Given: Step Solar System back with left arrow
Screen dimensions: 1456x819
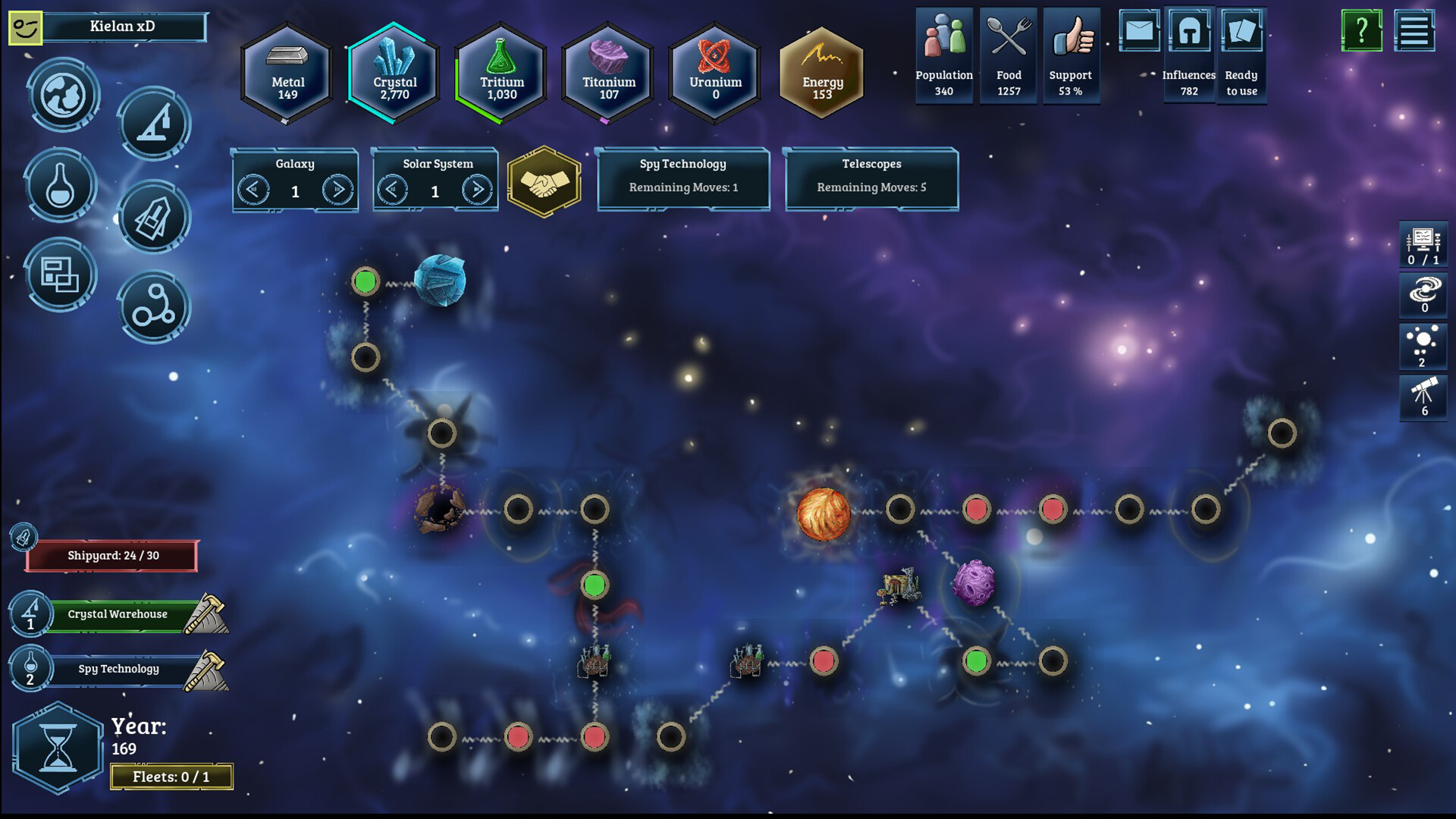Looking at the screenshot, I should pyautogui.click(x=394, y=190).
